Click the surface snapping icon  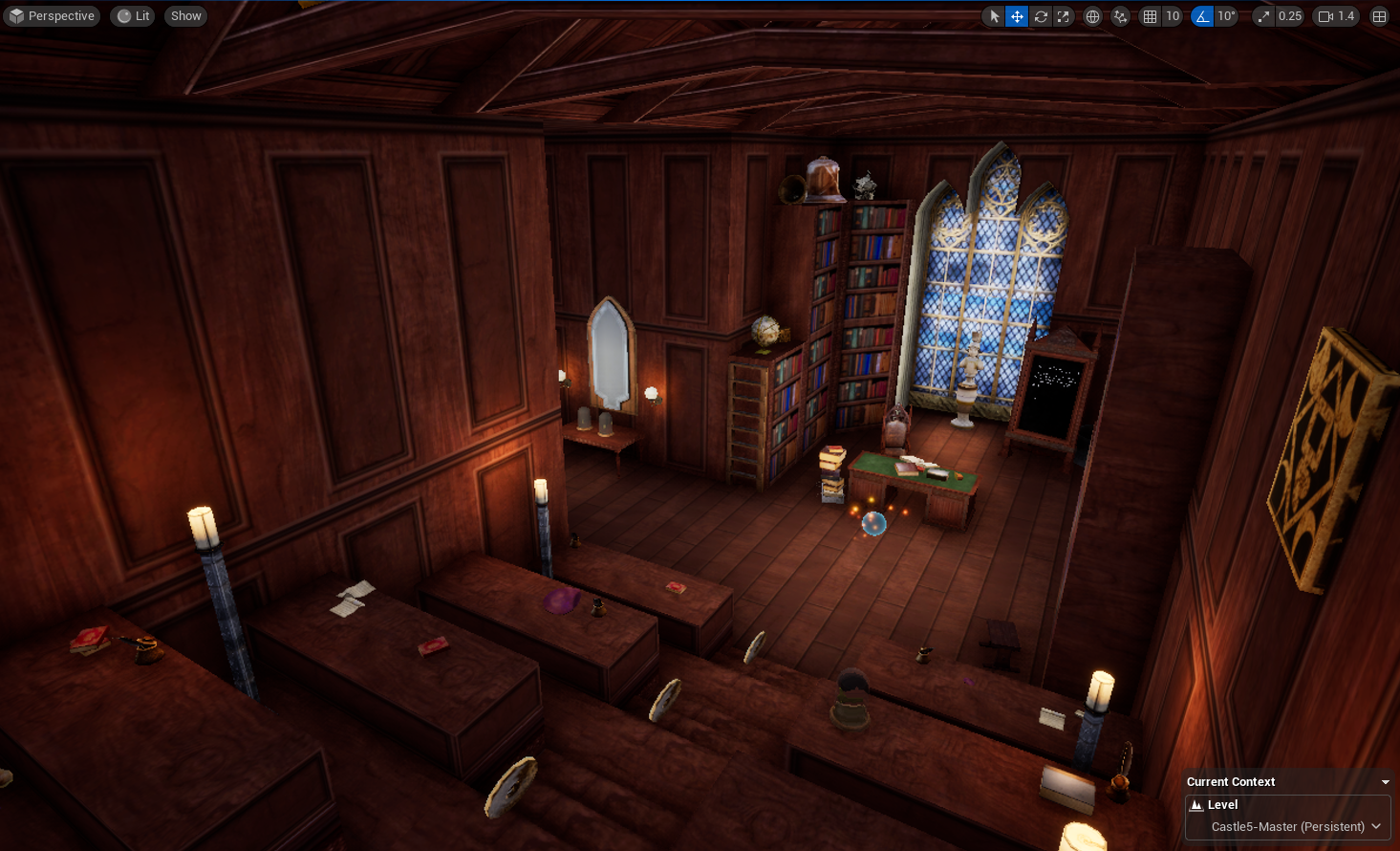(x=1121, y=16)
